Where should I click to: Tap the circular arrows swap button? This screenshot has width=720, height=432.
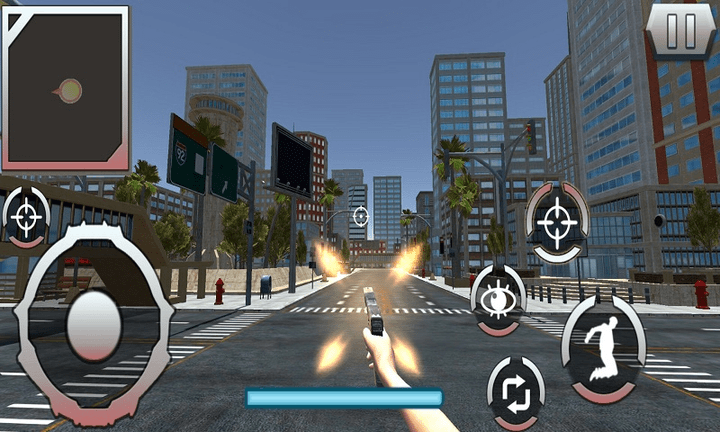[x=516, y=391]
